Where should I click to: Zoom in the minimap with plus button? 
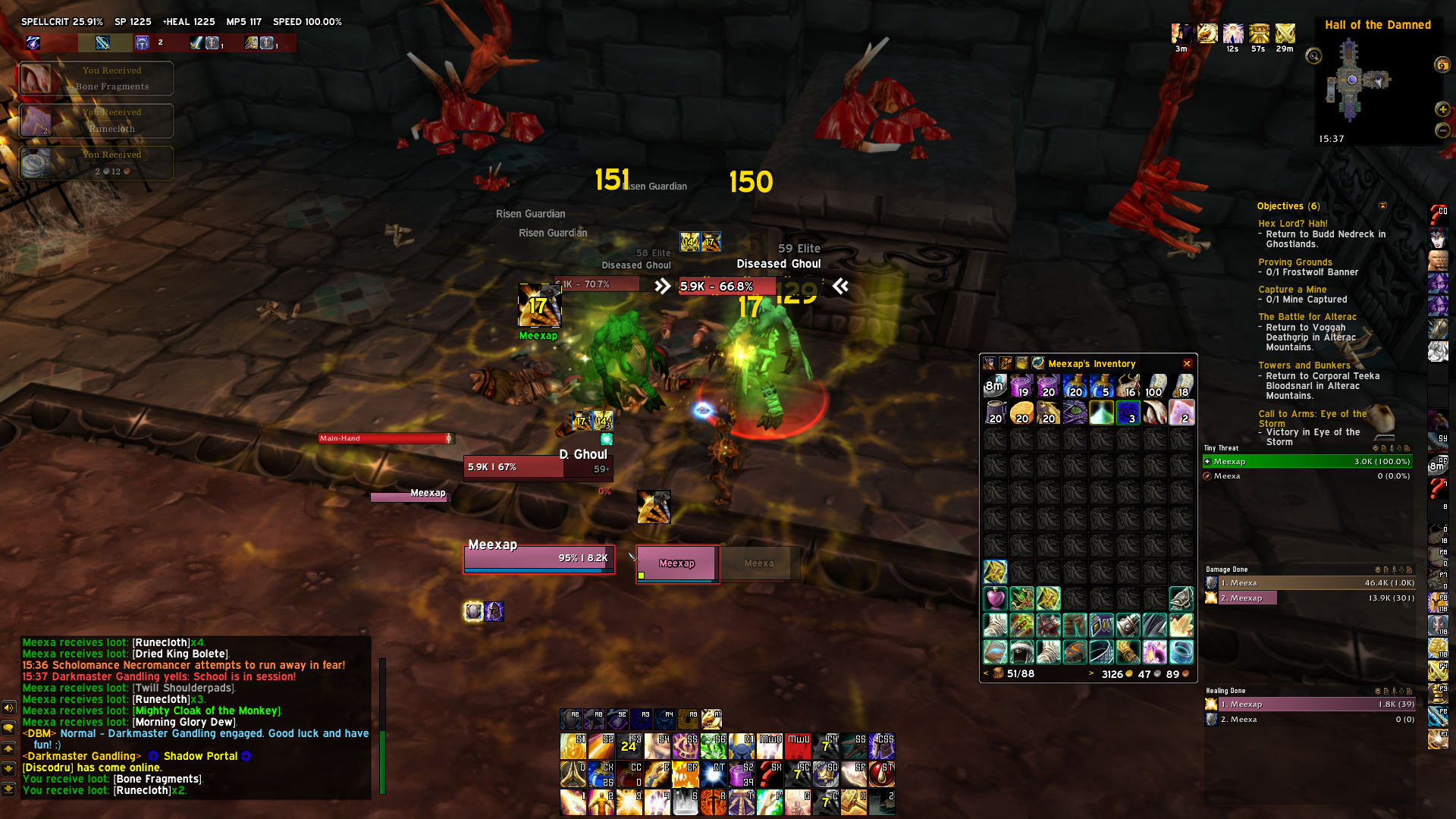point(1442,110)
